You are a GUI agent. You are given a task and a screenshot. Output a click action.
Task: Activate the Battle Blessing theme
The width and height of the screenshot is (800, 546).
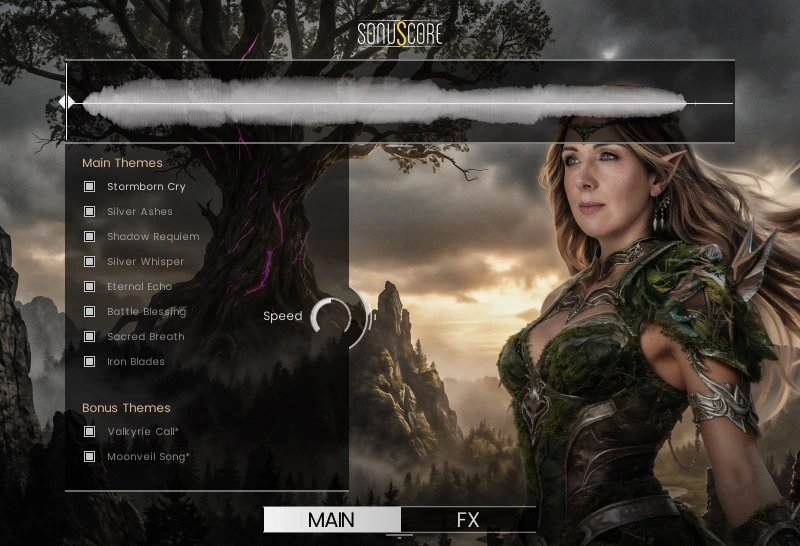click(89, 312)
